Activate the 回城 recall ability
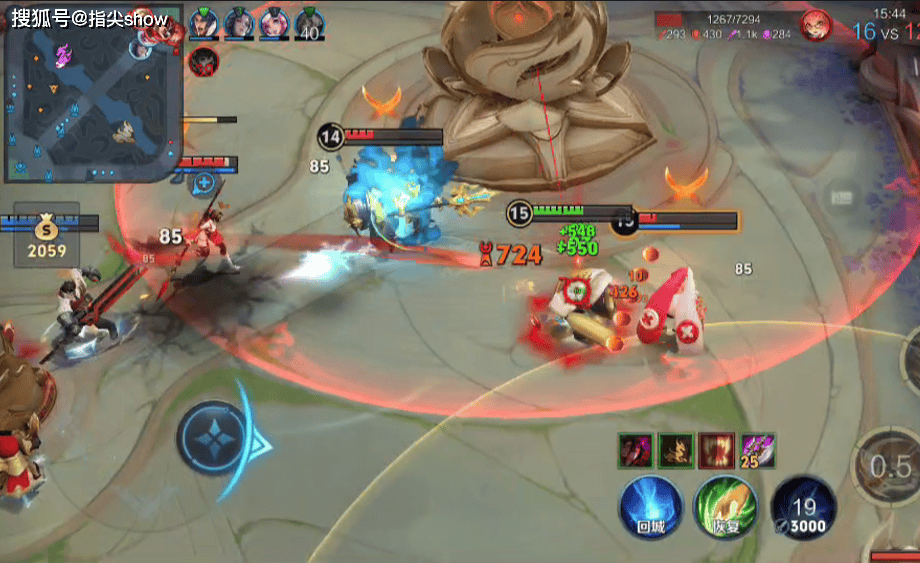This screenshot has height=563, width=920. tap(651, 505)
